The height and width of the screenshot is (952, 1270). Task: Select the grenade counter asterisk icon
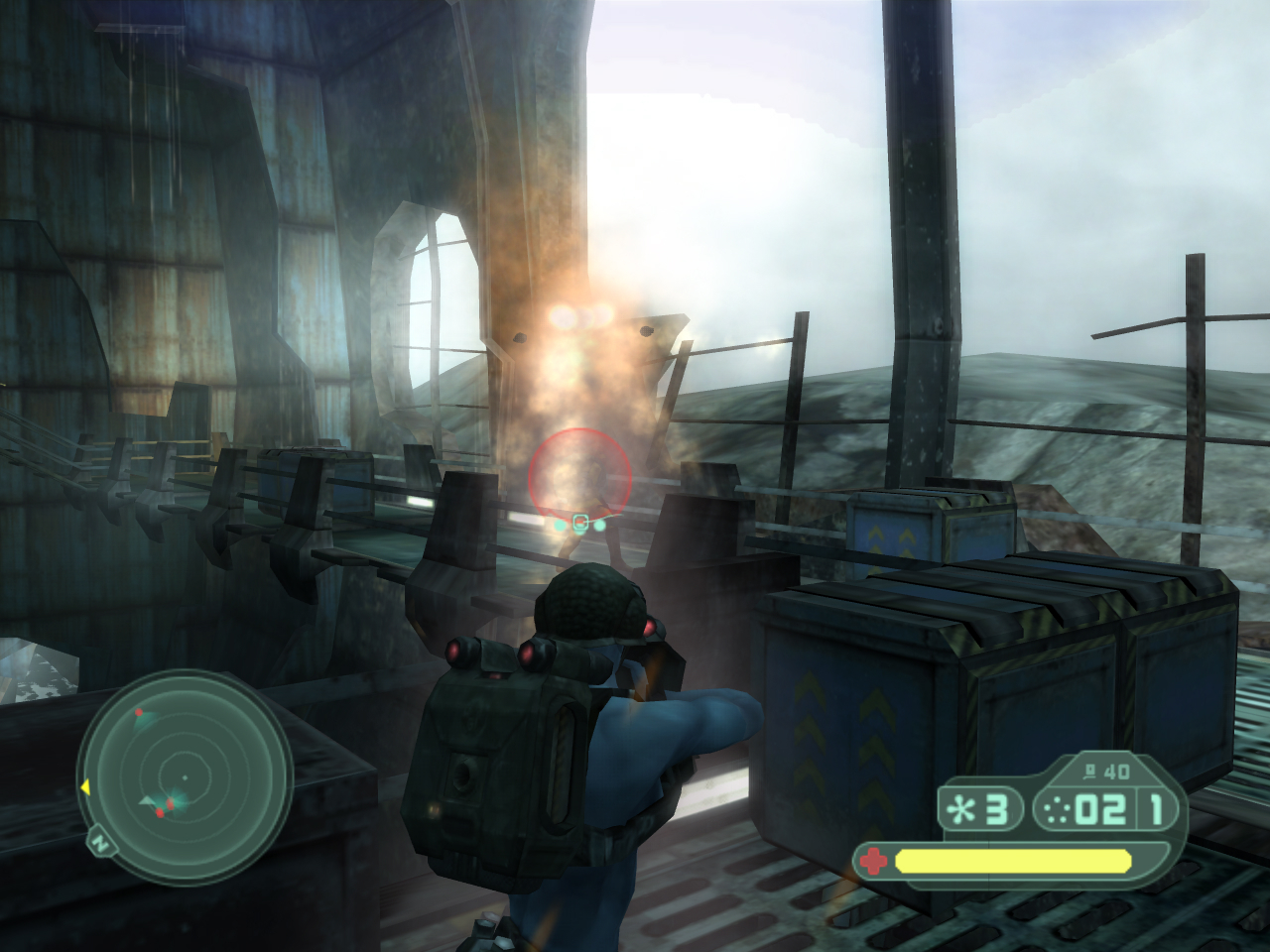click(960, 810)
